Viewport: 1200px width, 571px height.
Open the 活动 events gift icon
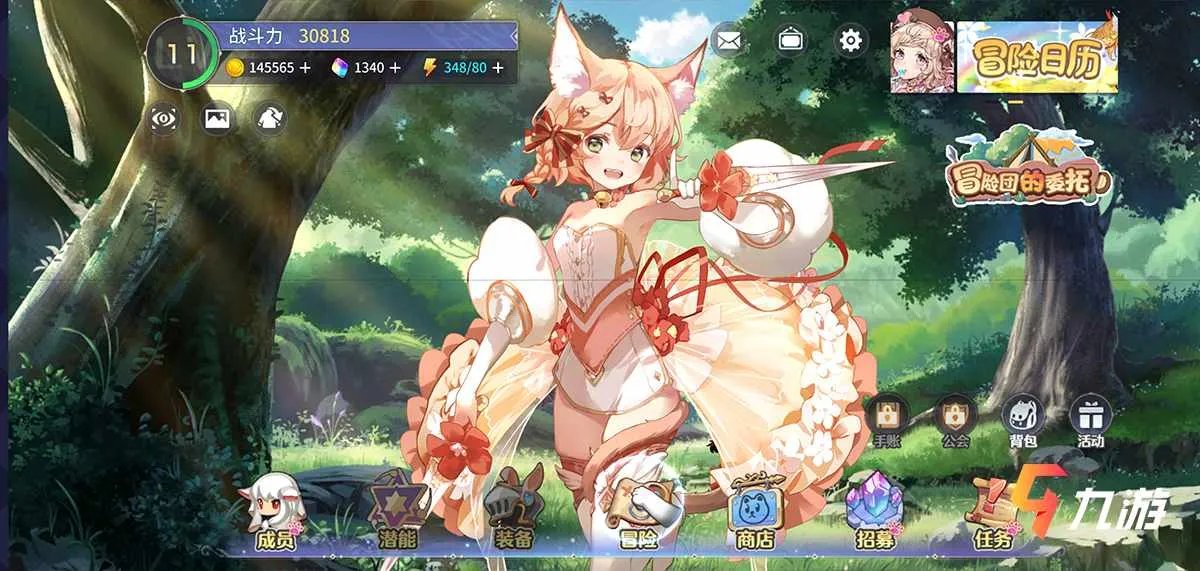(x=1090, y=419)
